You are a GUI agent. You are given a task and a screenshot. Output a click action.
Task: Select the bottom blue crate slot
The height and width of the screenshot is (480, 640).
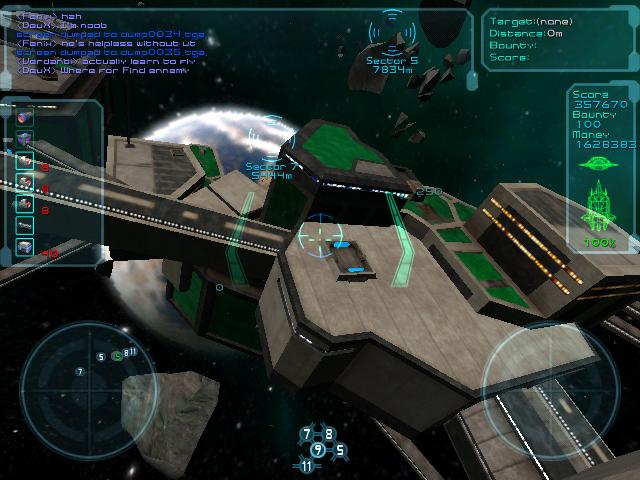(x=24, y=247)
